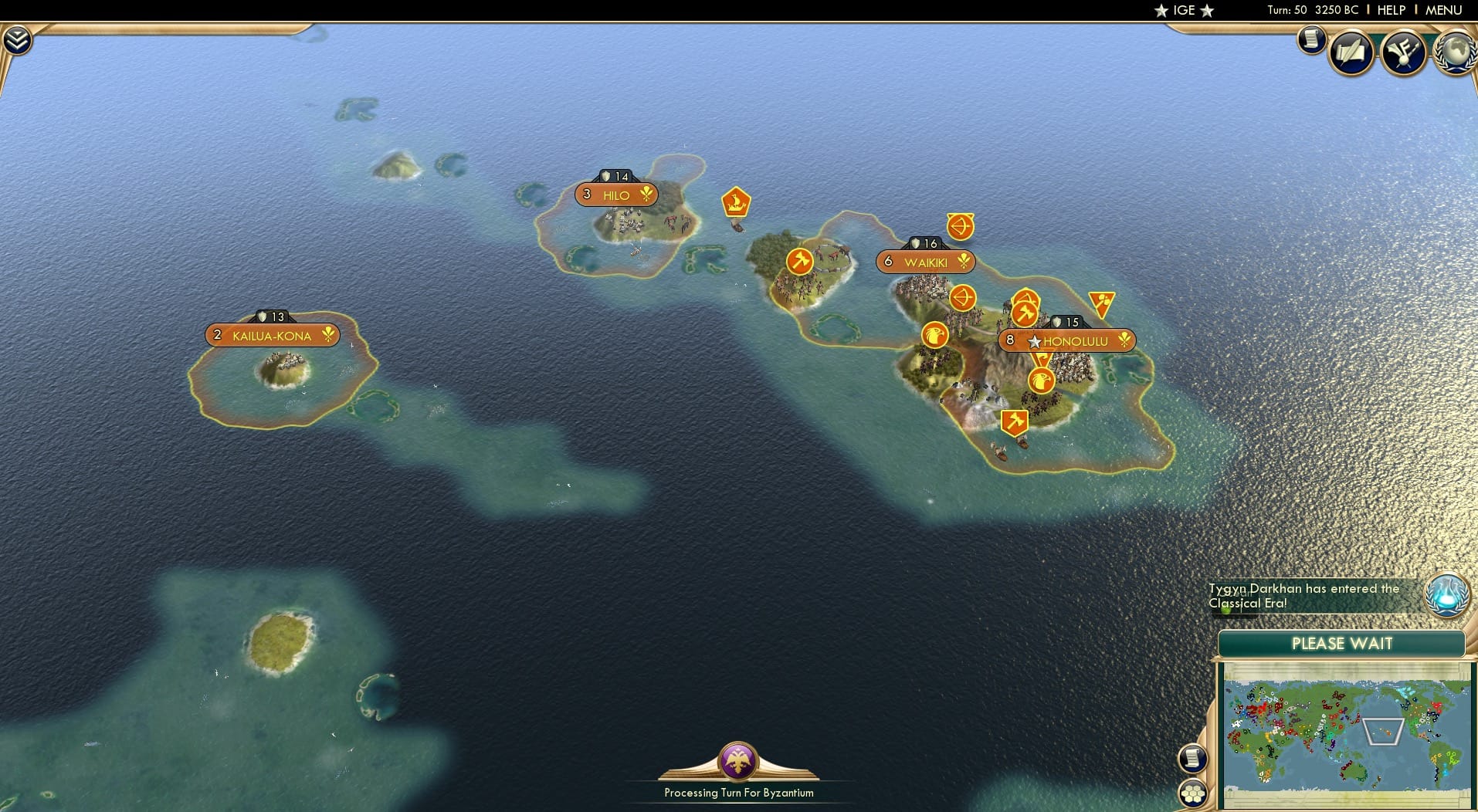Toggle the IGE star in top bar
This screenshot has height=812, width=1478.
coord(1163,10)
